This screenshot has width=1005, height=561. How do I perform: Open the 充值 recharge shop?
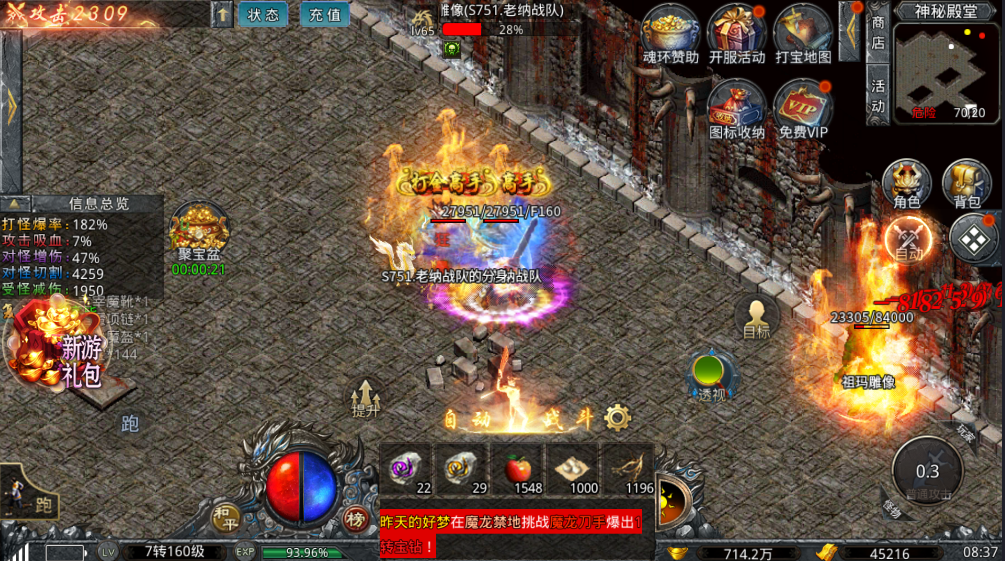click(325, 15)
